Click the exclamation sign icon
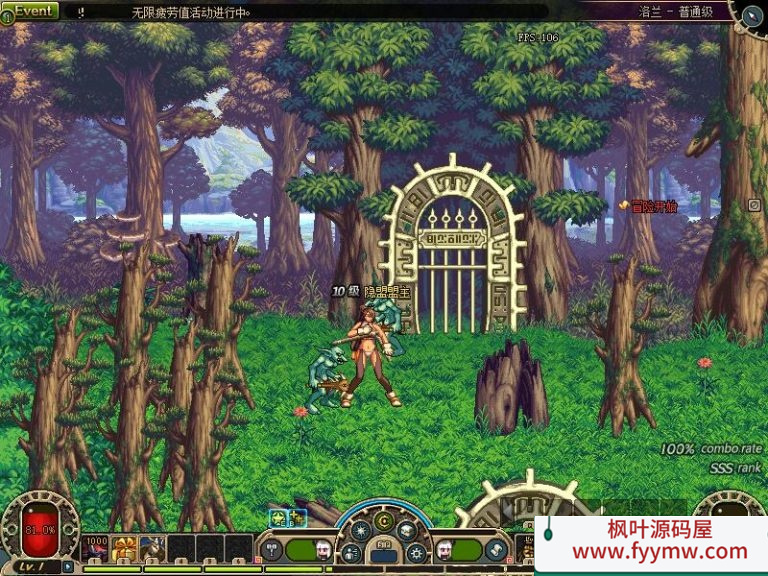Screen dimensions: 768x576 pyautogui.click(x=80, y=13)
